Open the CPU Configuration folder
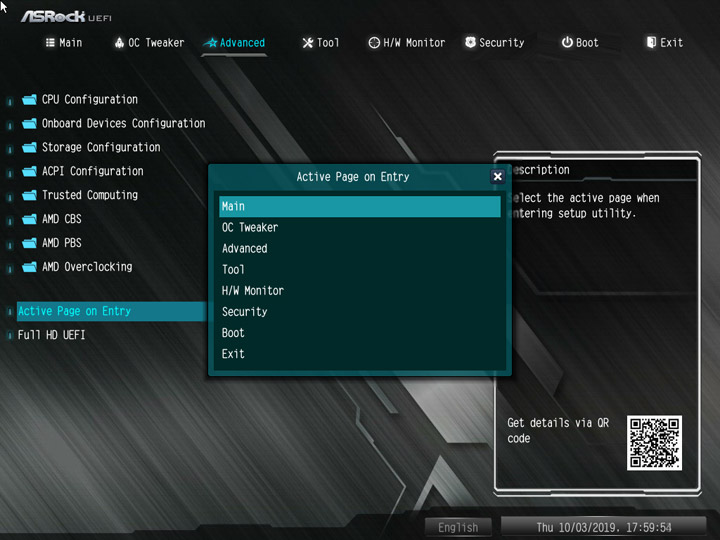The height and width of the screenshot is (540, 720). (89, 100)
